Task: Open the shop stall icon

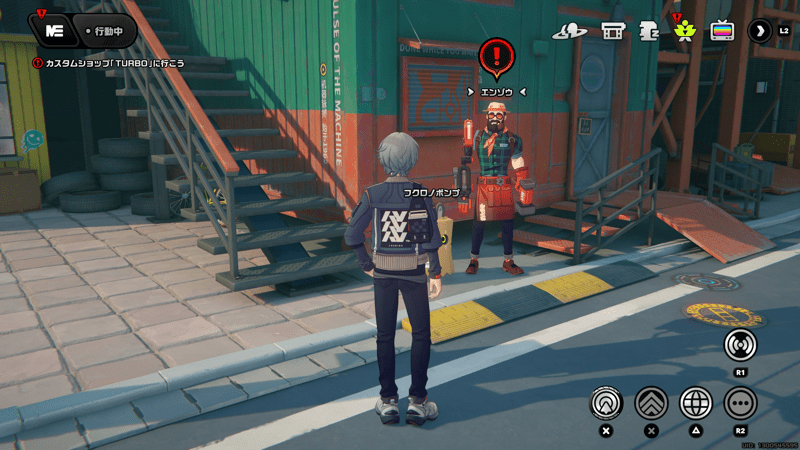Action: coord(613,31)
